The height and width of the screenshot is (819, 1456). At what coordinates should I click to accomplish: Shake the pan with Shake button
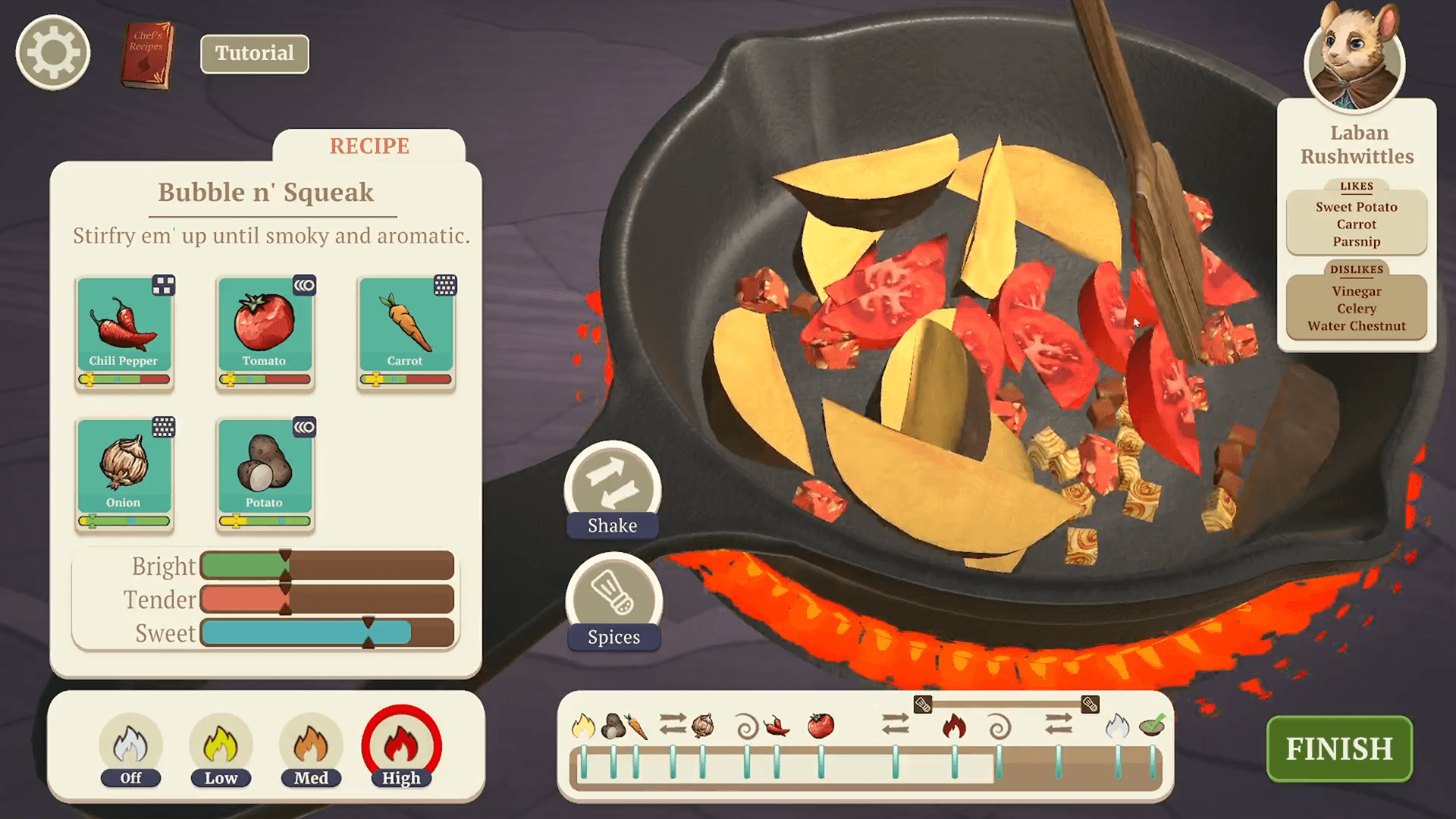click(613, 491)
